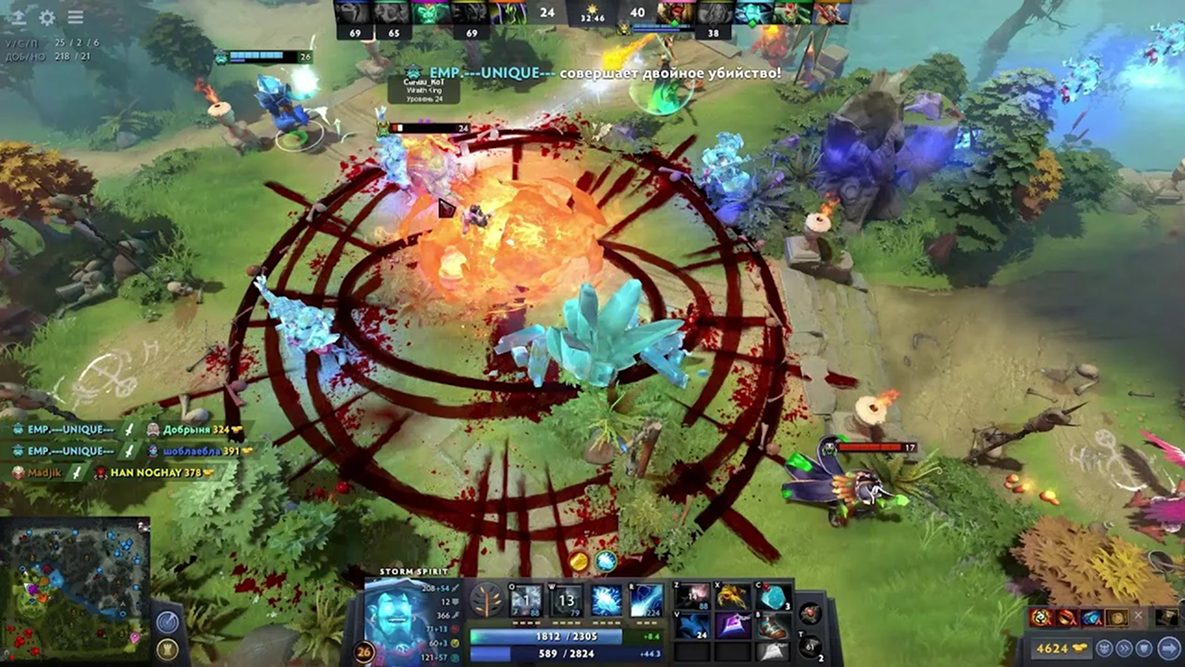Open the hamburger menu at top left

pos(75,17)
